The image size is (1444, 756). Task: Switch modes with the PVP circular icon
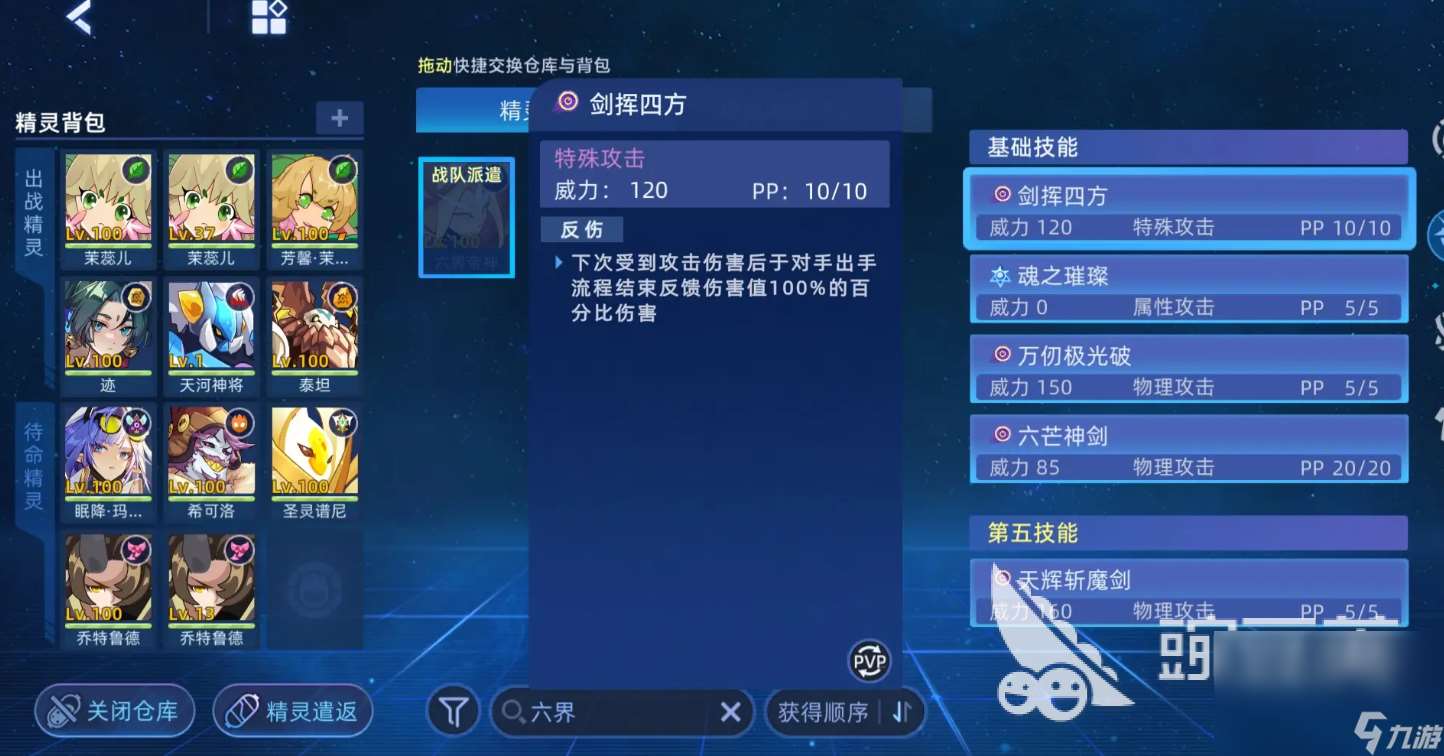[869, 662]
